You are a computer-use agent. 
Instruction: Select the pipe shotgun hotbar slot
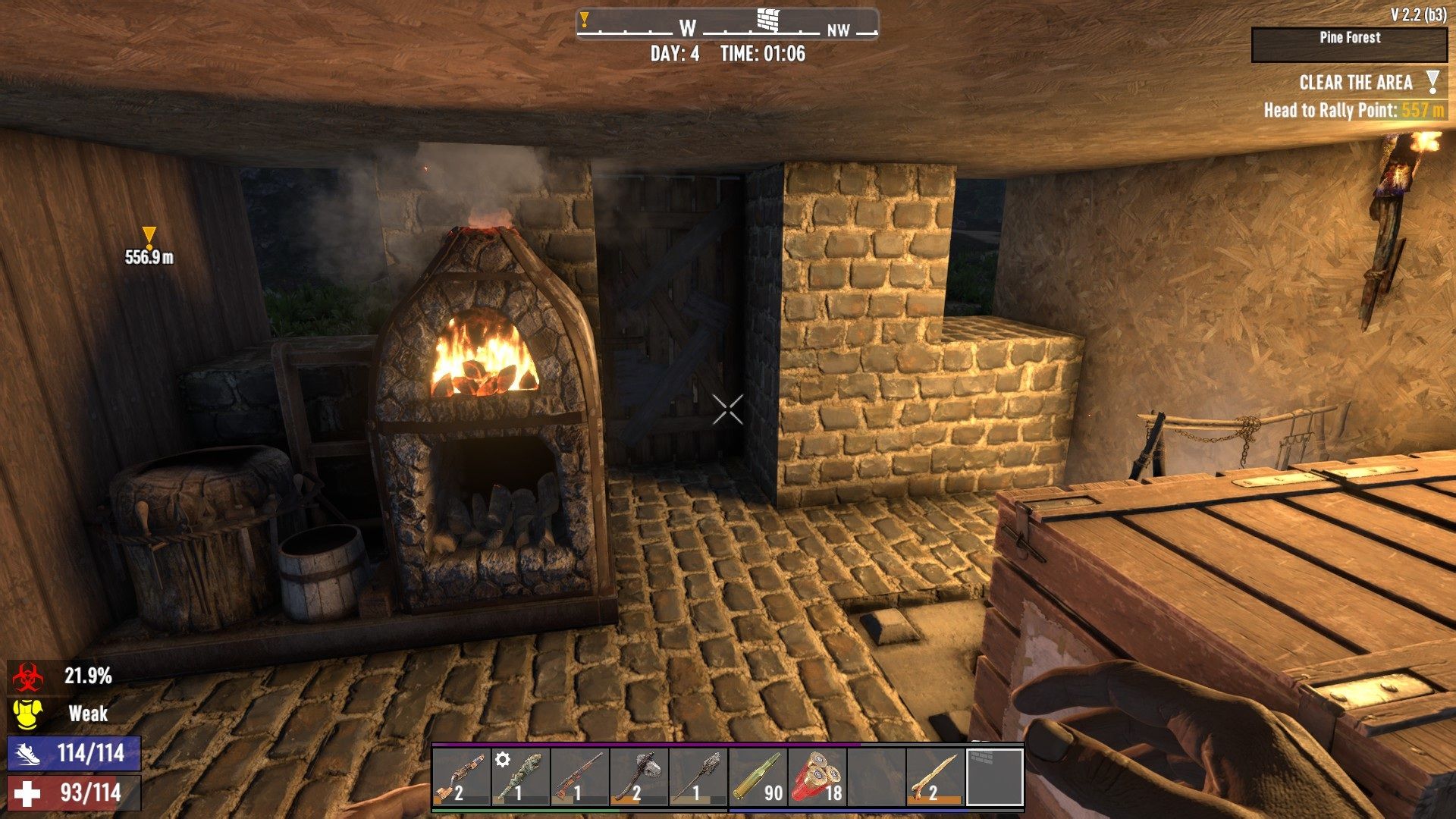[462, 777]
